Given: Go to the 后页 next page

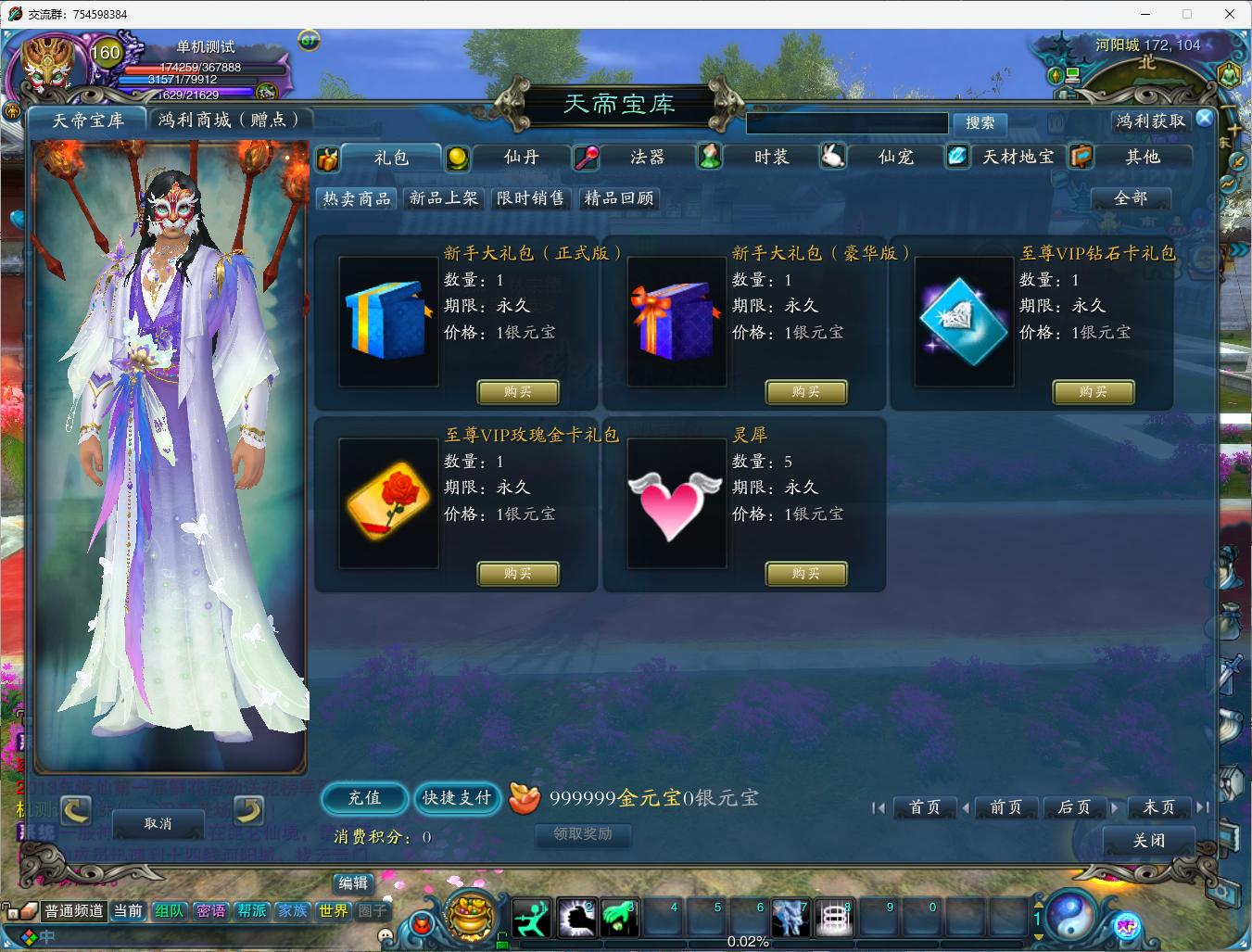Looking at the screenshot, I should coord(1075,807).
